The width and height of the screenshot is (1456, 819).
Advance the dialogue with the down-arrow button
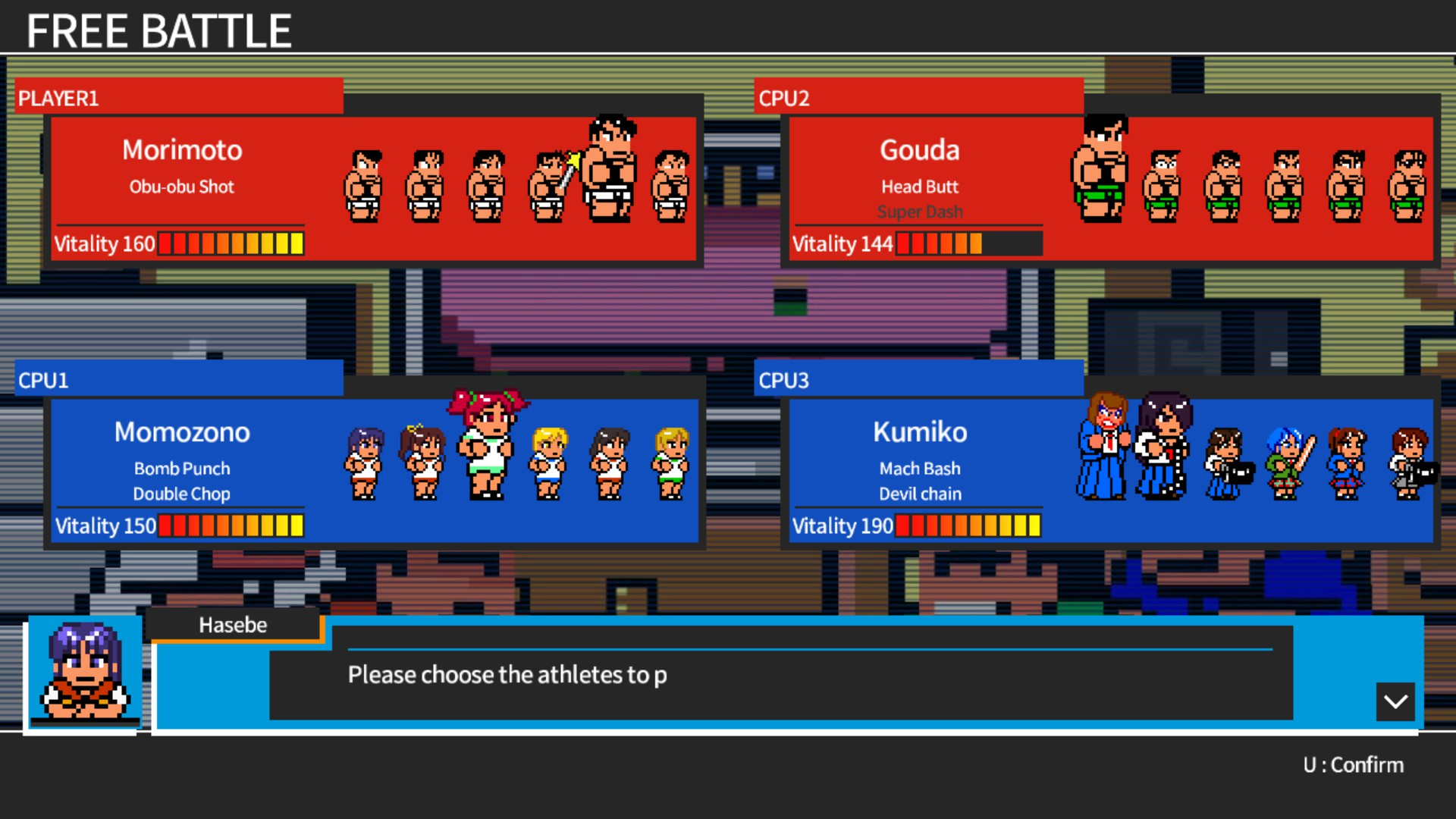(1395, 701)
